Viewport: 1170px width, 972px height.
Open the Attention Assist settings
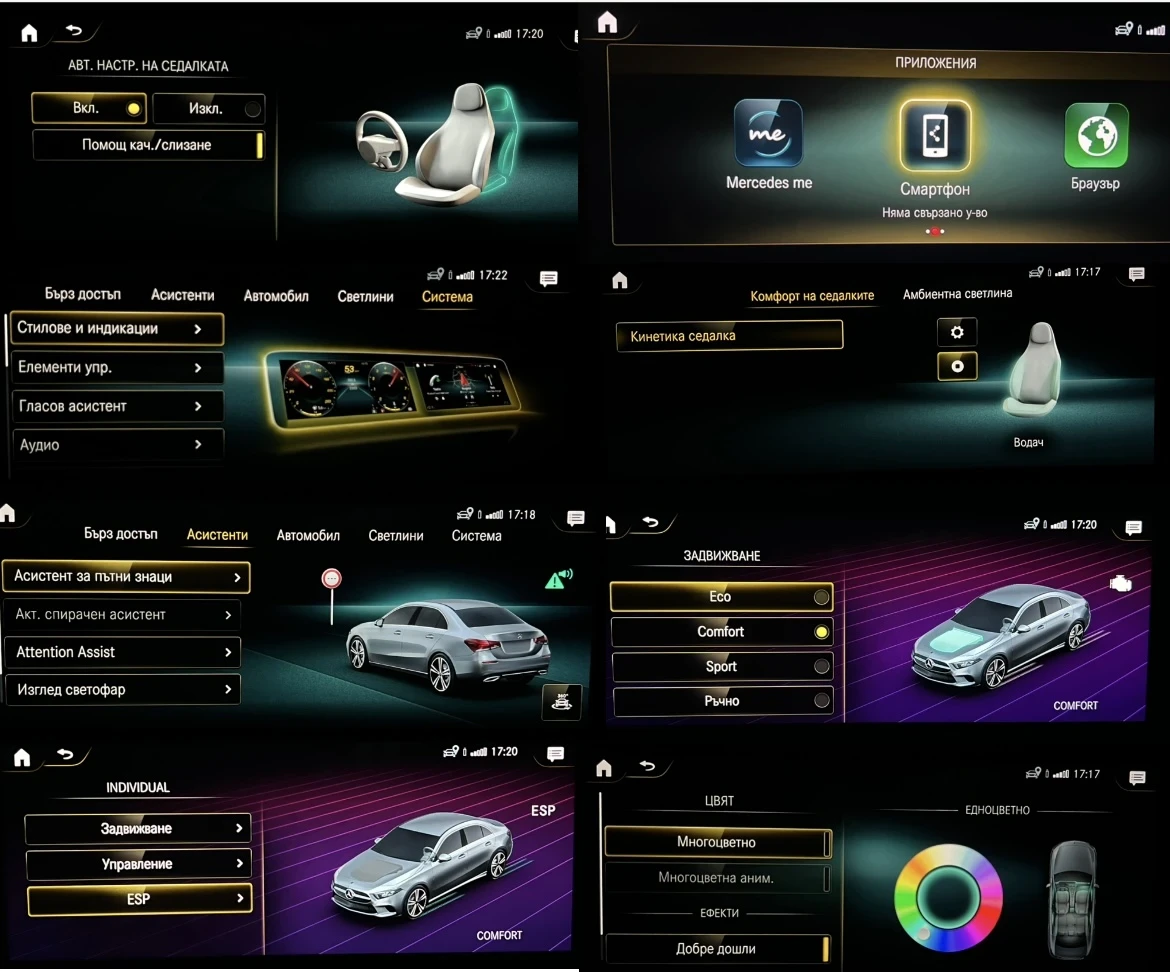click(x=122, y=652)
